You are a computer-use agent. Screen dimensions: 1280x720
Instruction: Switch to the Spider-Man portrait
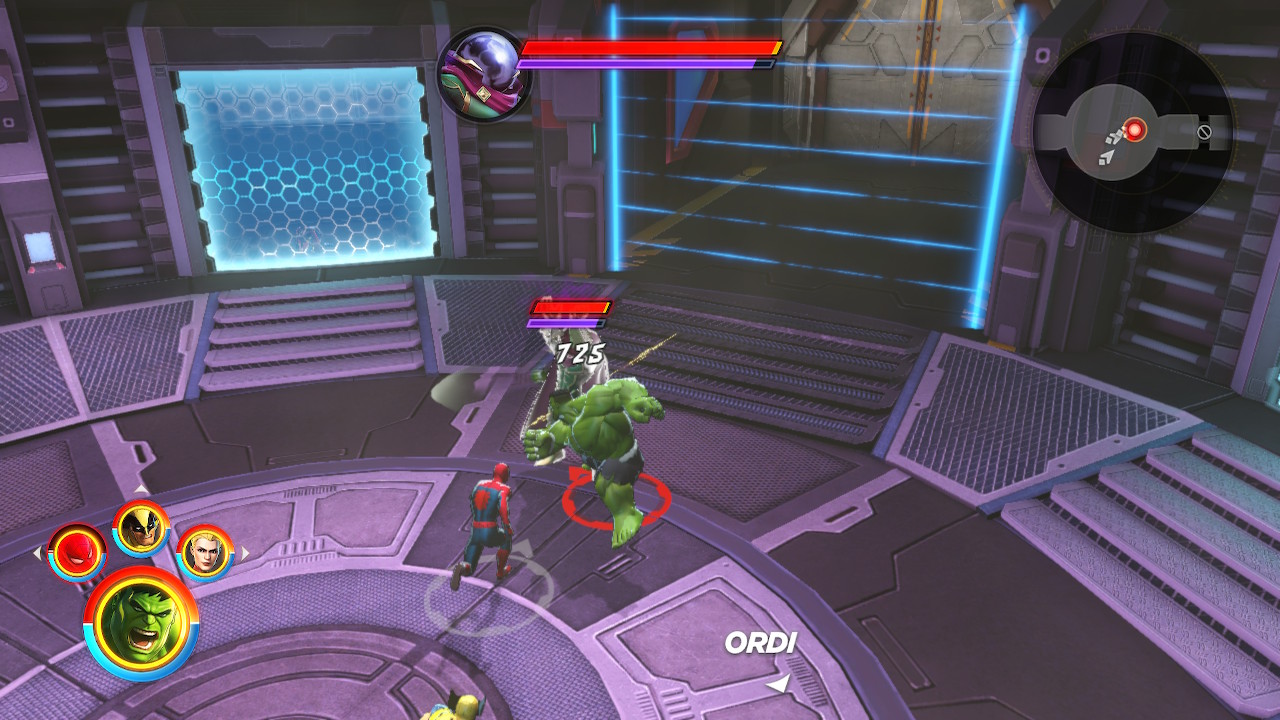77,551
